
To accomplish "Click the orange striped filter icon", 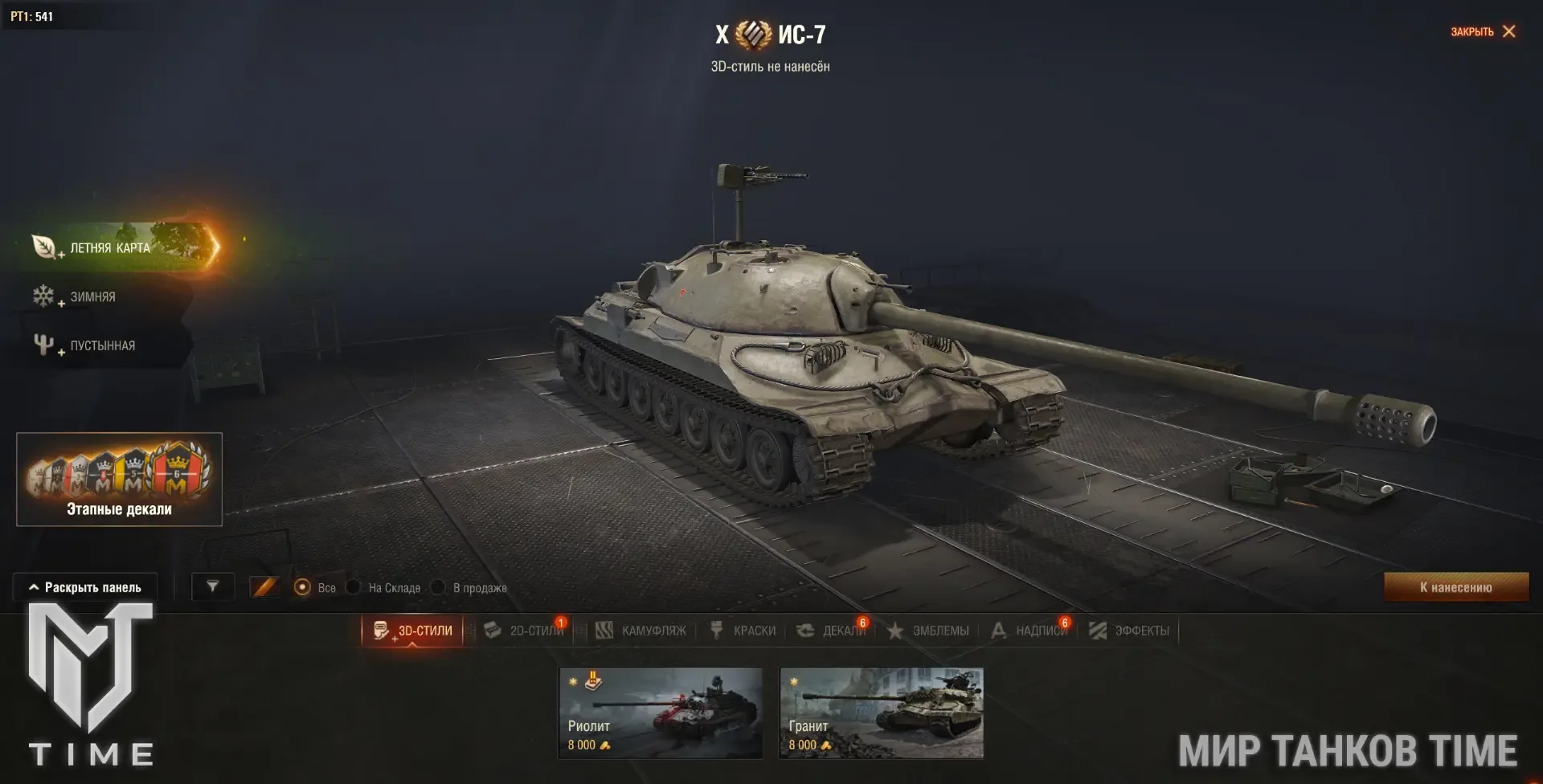I will tap(264, 587).
